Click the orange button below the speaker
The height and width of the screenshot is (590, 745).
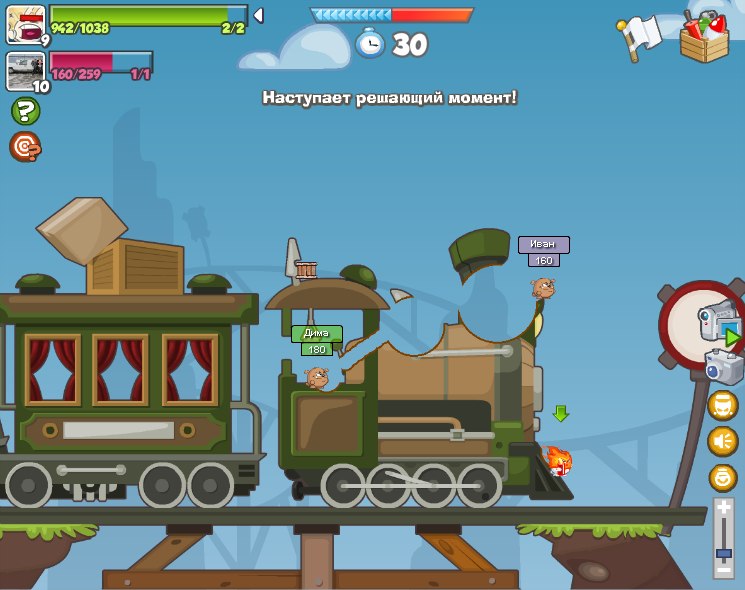coord(723,477)
